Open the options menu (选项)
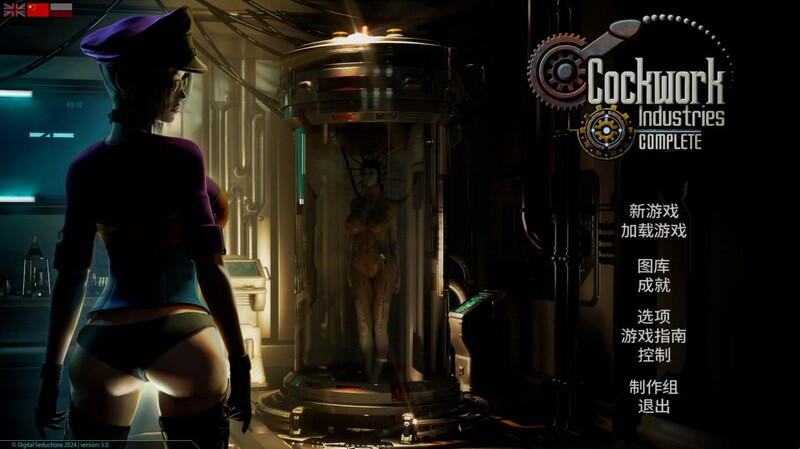The height and width of the screenshot is (449, 800). [x=653, y=317]
